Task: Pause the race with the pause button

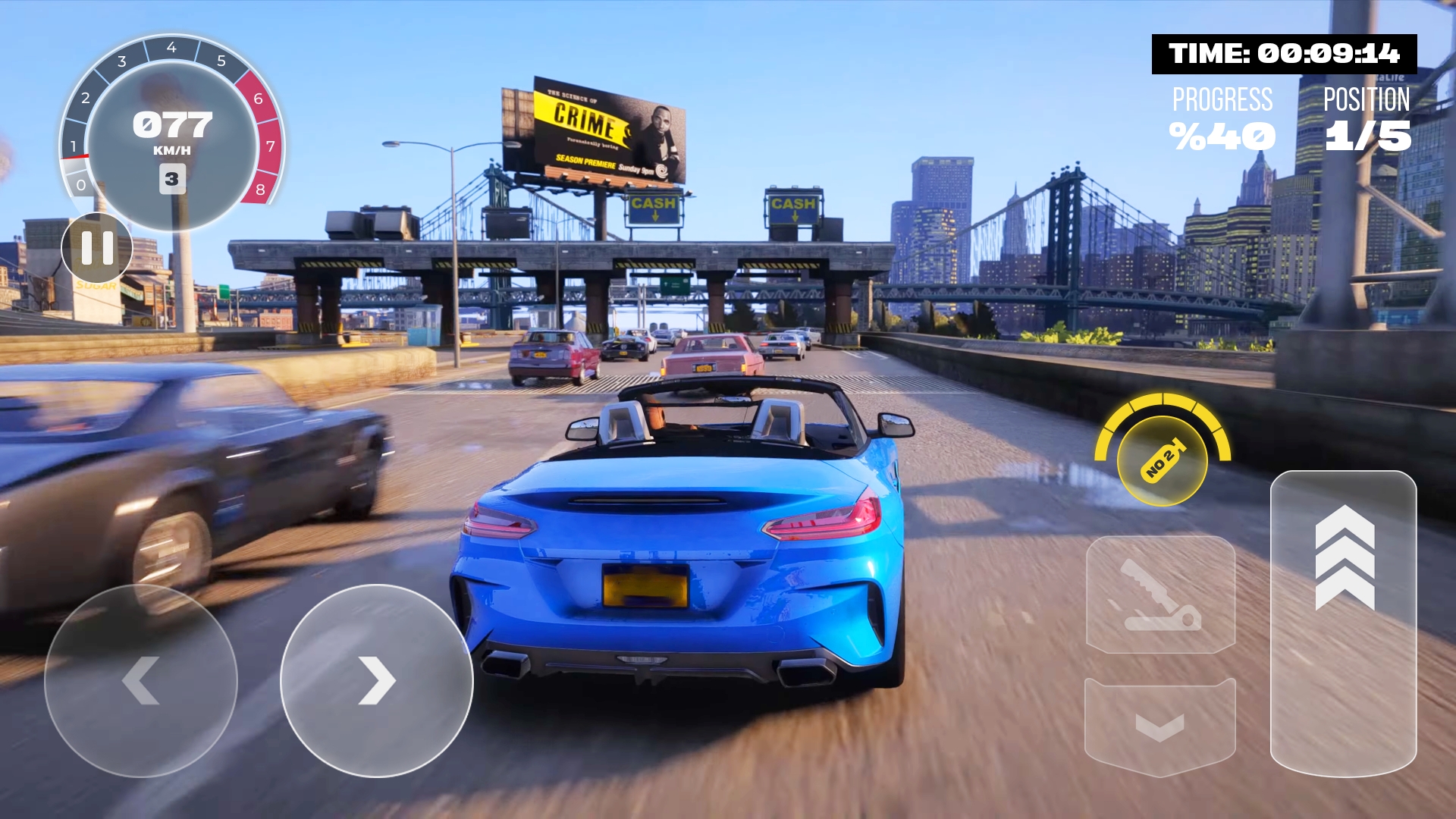Action: pyautogui.click(x=97, y=248)
